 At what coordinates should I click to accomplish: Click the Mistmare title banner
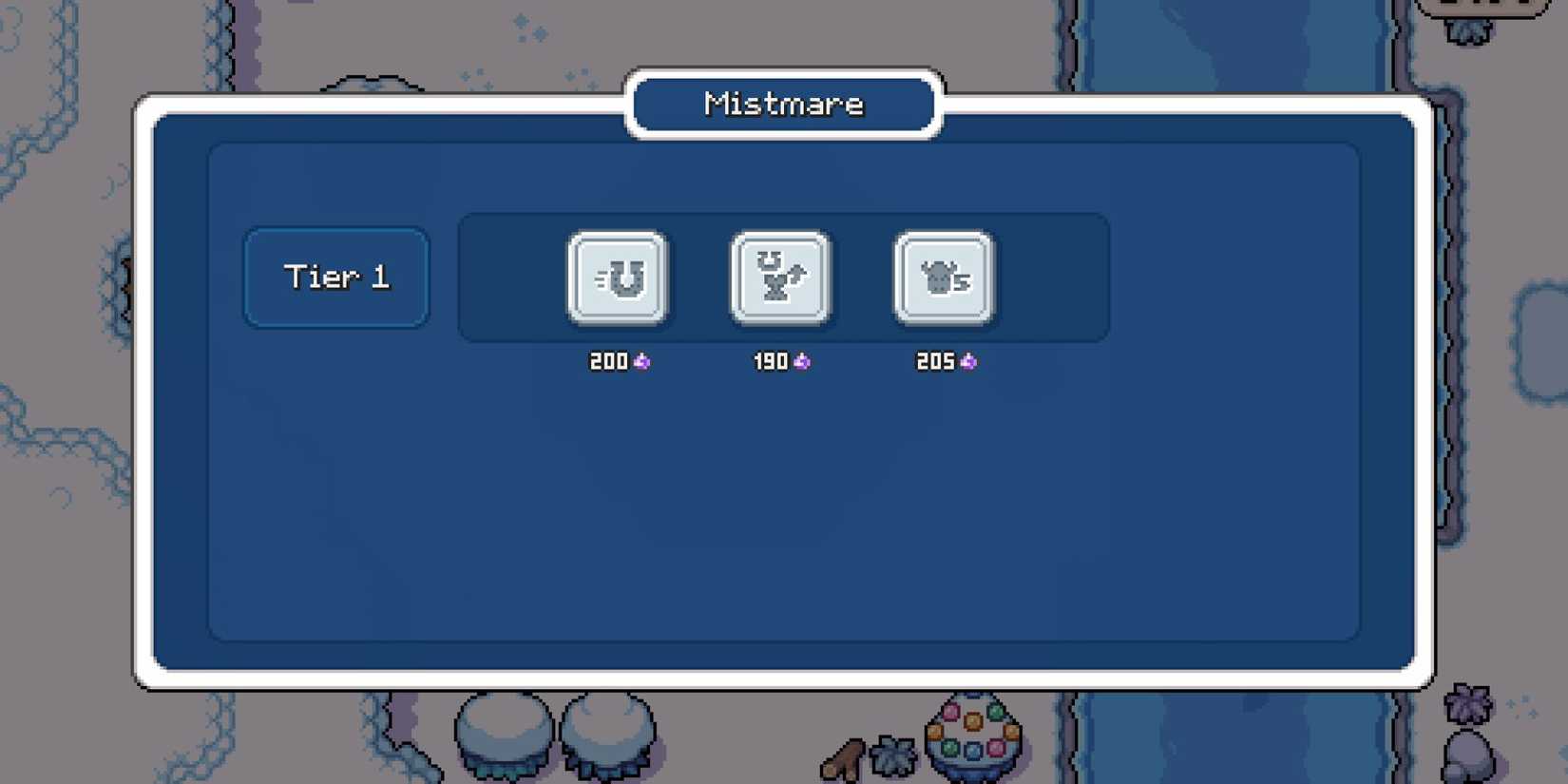783,104
